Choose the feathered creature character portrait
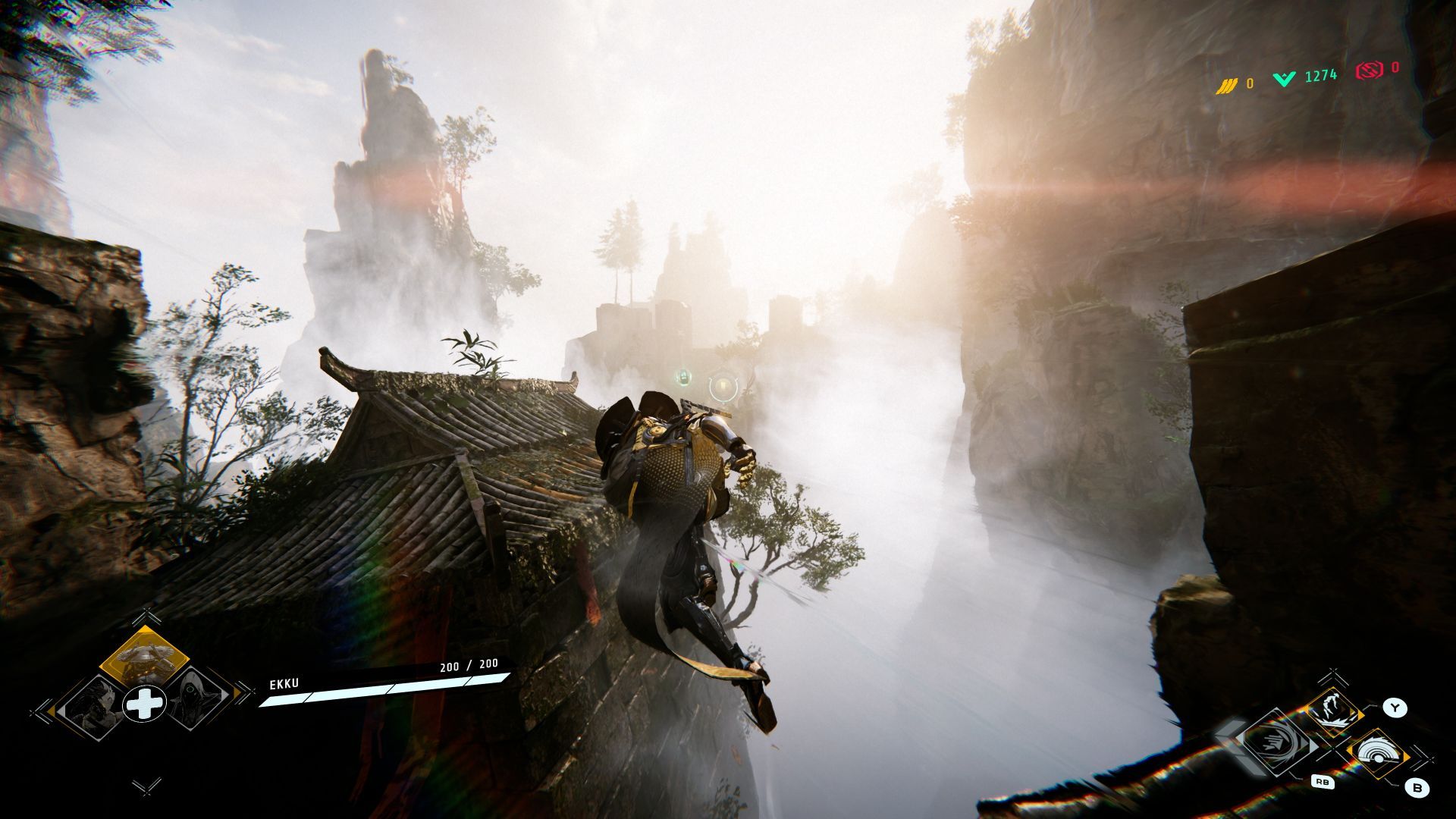Viewport: 1456px width, 819px height. pos(94,702)
